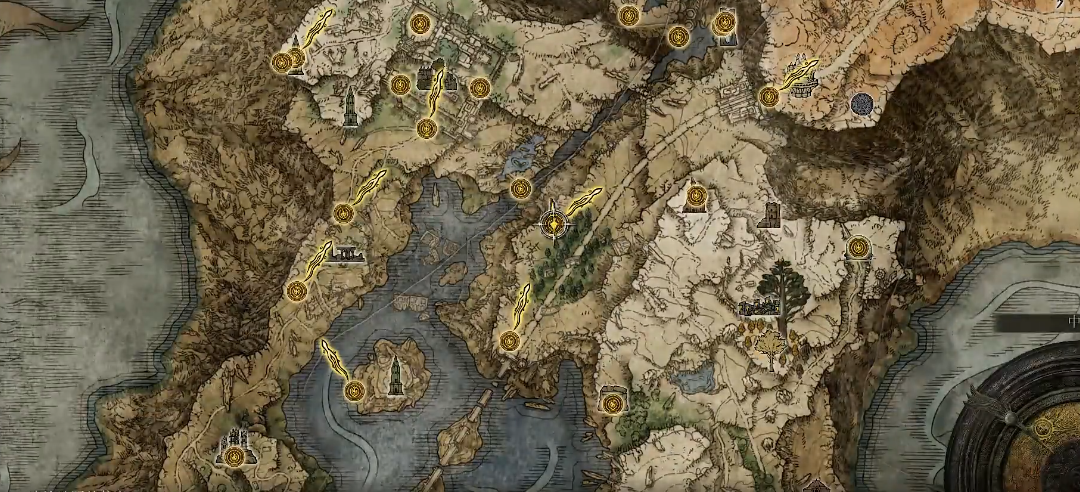Pick the grace directly below the manor
Viewport: 1080px width, 492px height.
427,129
